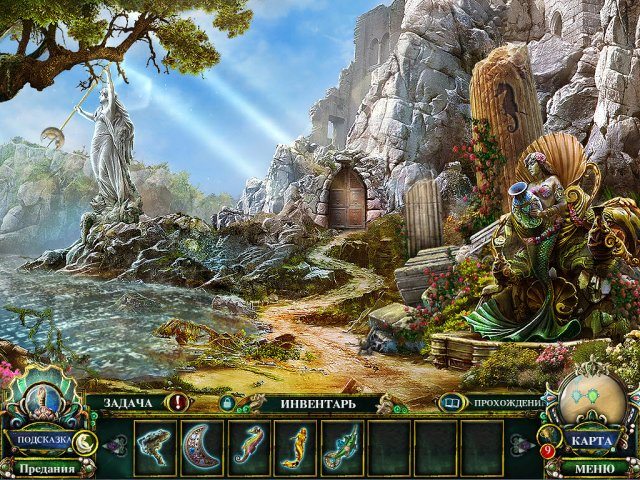Open the Карта map

coord(593,440)
